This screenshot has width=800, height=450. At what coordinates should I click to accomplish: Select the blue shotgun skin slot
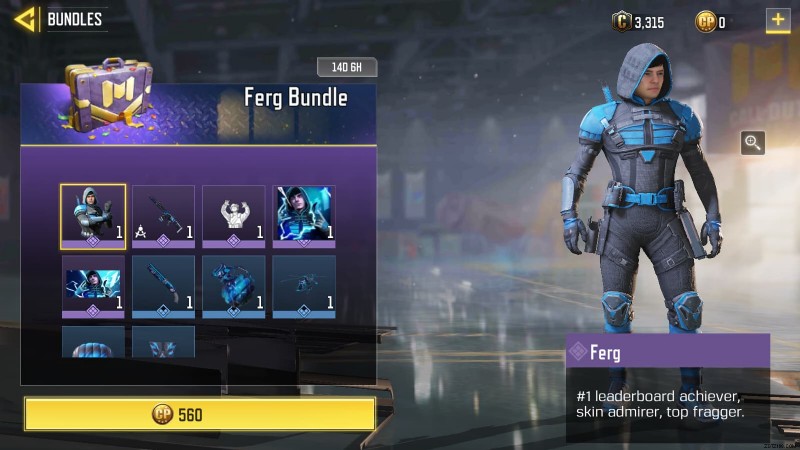coord(163,286)
